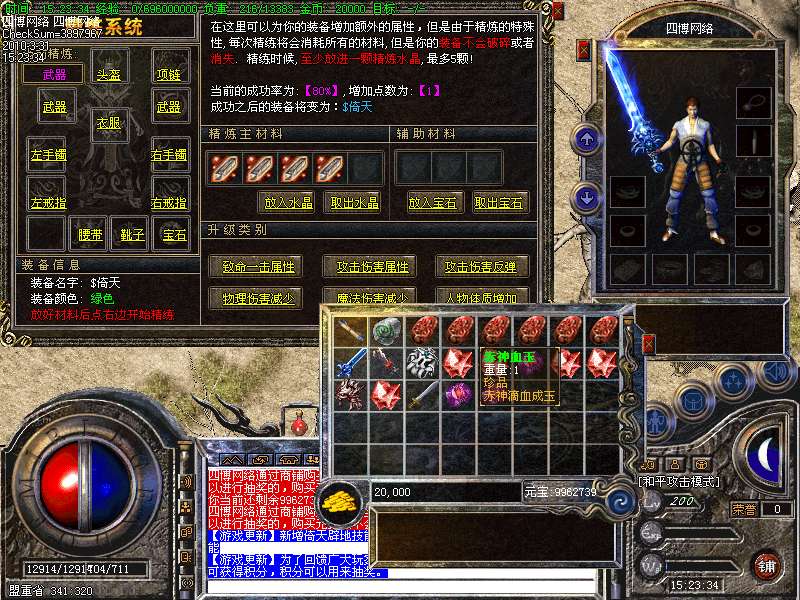Open the 铺 shop button
Image resolution: width=800 pixels, height=600 pixels.
coord(767,565)
